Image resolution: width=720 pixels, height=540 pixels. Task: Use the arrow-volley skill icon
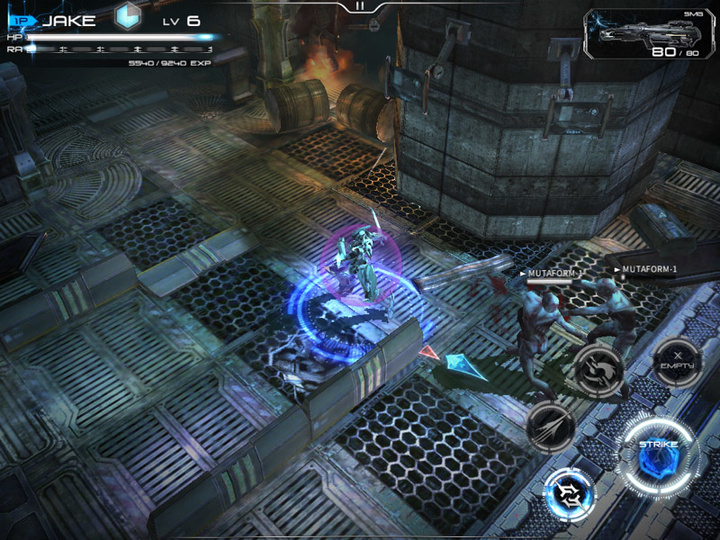click(550, 428)
